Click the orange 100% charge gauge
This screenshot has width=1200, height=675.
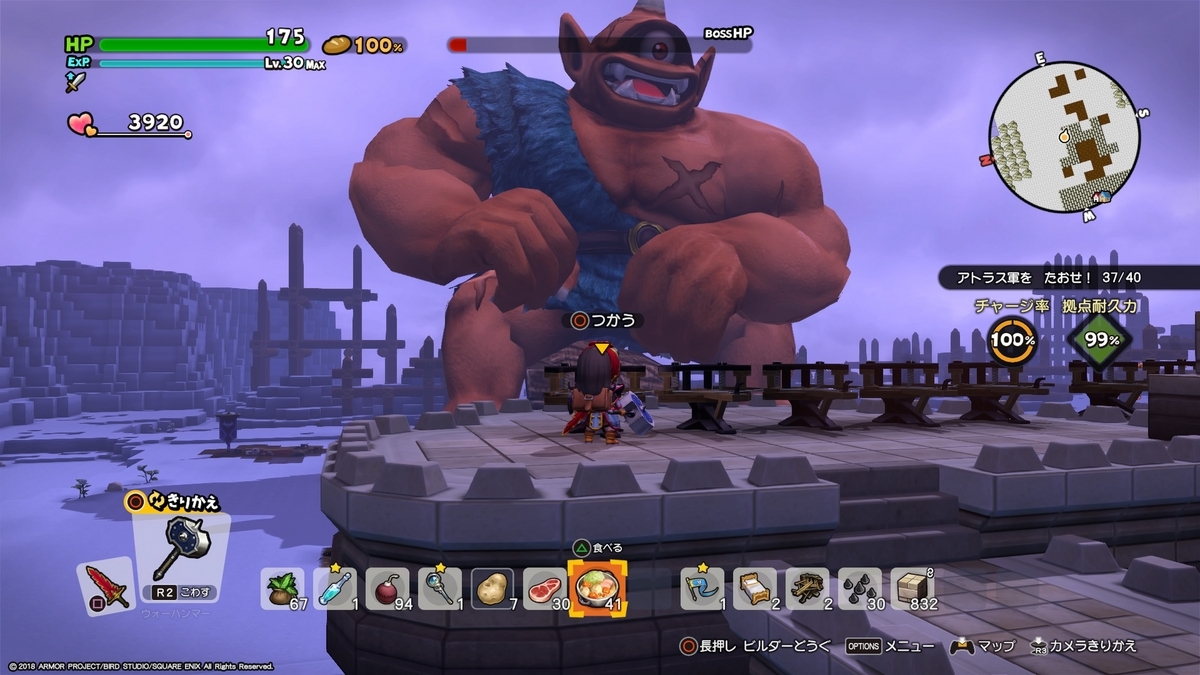tap(1012, 339)
